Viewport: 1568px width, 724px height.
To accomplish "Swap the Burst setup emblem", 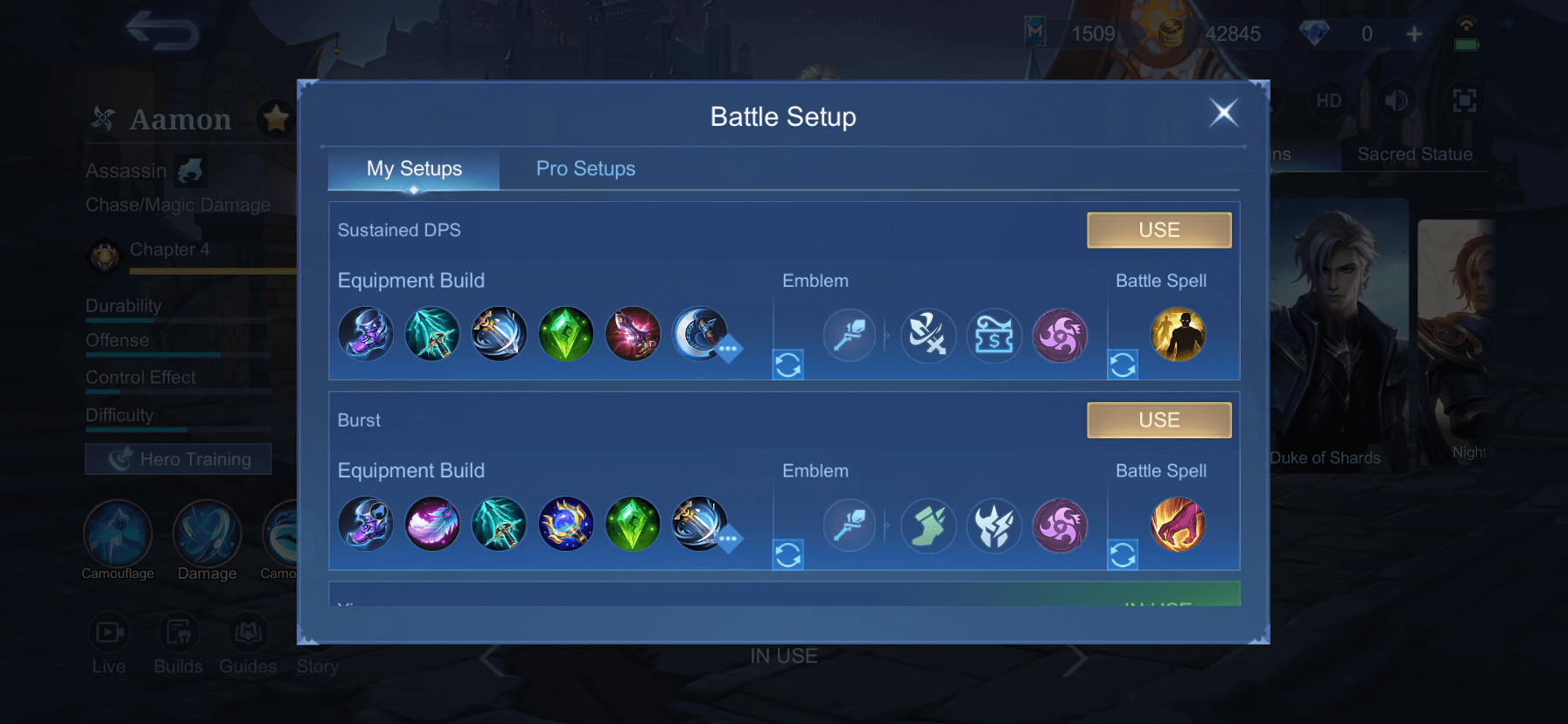I will pyautogui.click(x=787, y=554).
